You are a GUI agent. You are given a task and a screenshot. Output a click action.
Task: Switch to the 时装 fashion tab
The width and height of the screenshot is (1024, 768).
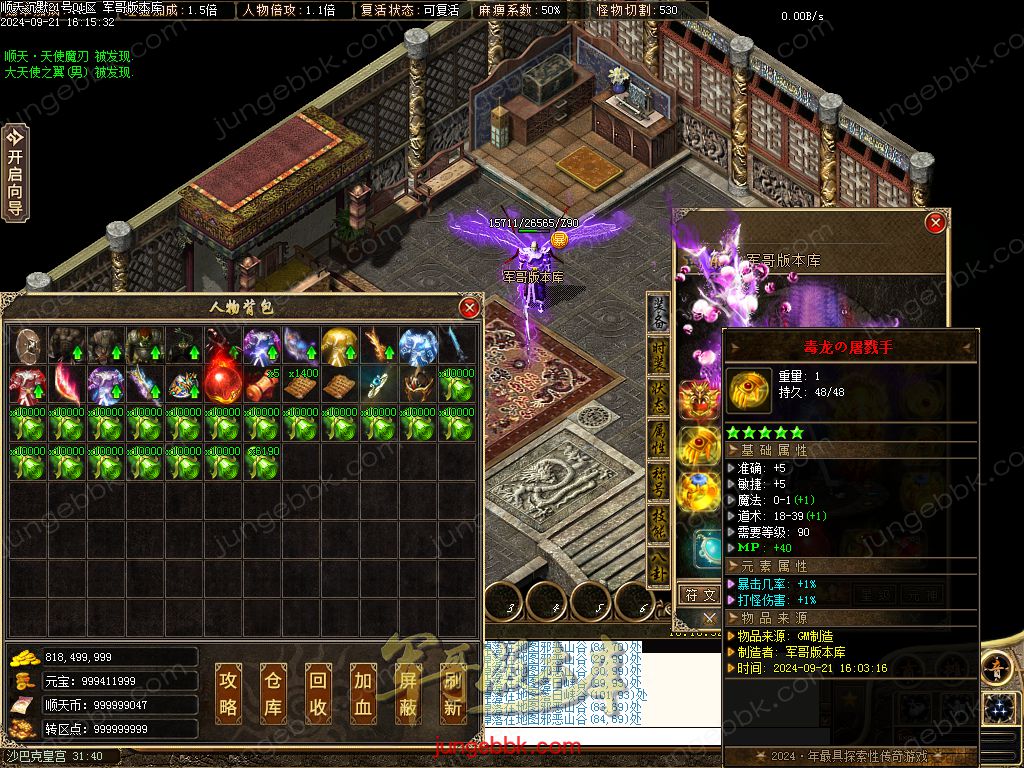[659, 357]
